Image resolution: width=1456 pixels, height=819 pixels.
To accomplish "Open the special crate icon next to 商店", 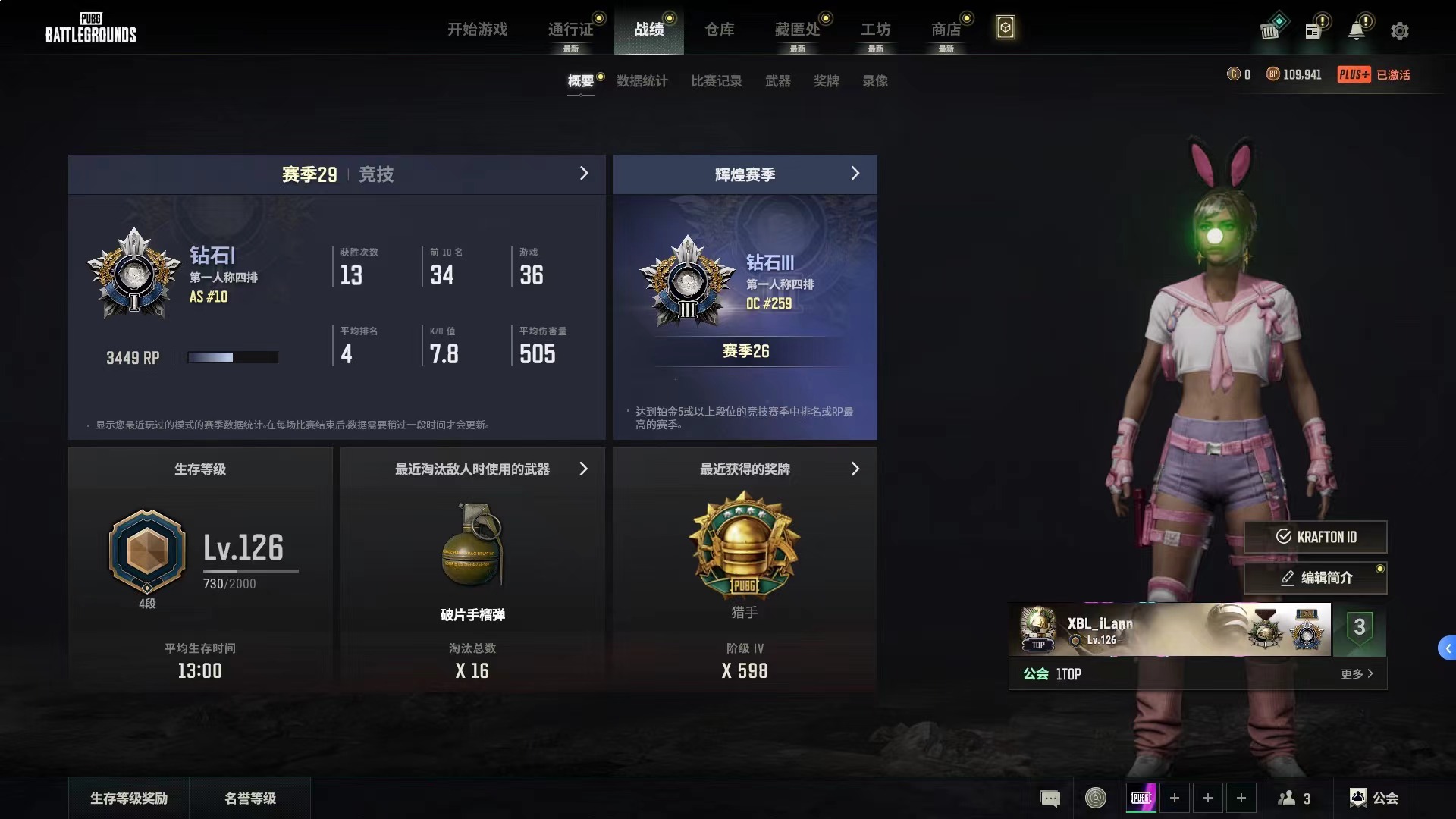I will tap(1006, 27).
